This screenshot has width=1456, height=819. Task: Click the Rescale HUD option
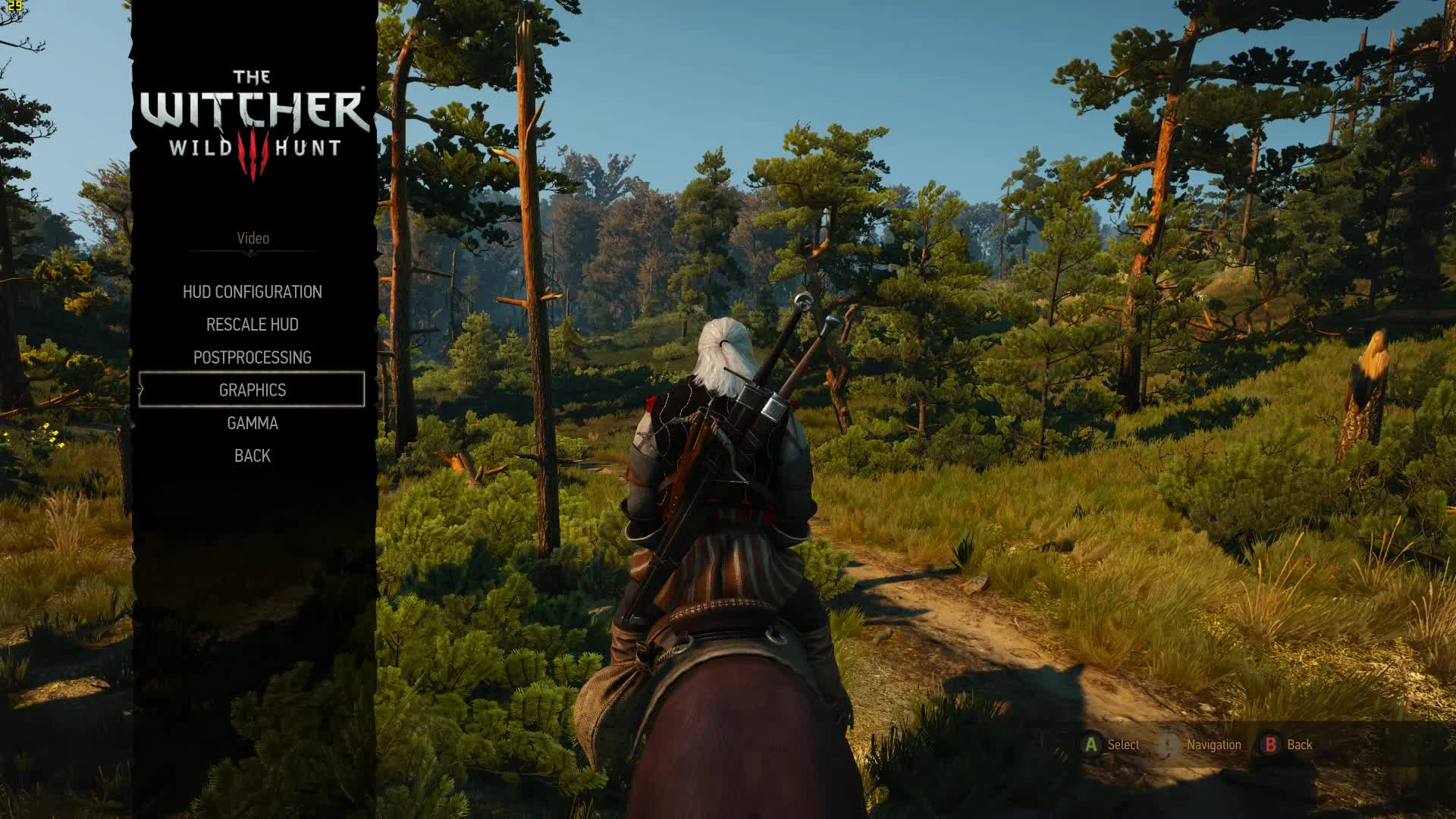tap(251, 324)
